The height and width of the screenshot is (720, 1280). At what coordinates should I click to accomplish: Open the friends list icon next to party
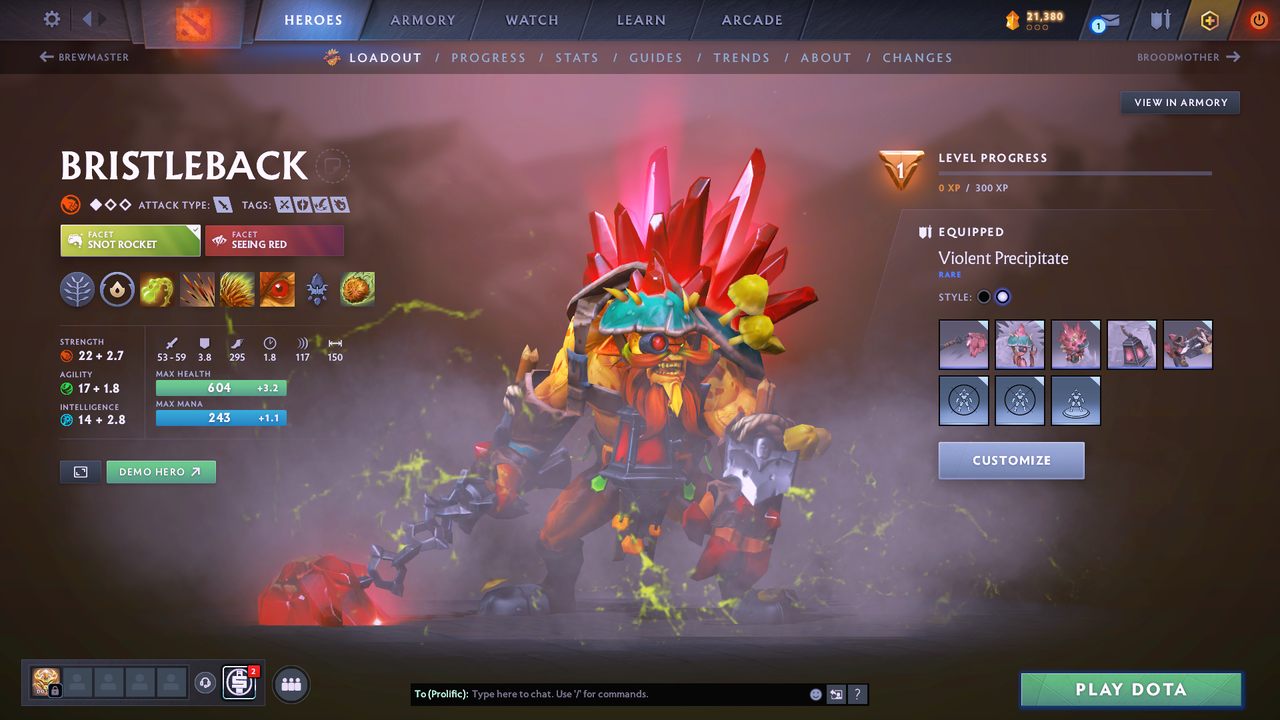click(290, 684)
